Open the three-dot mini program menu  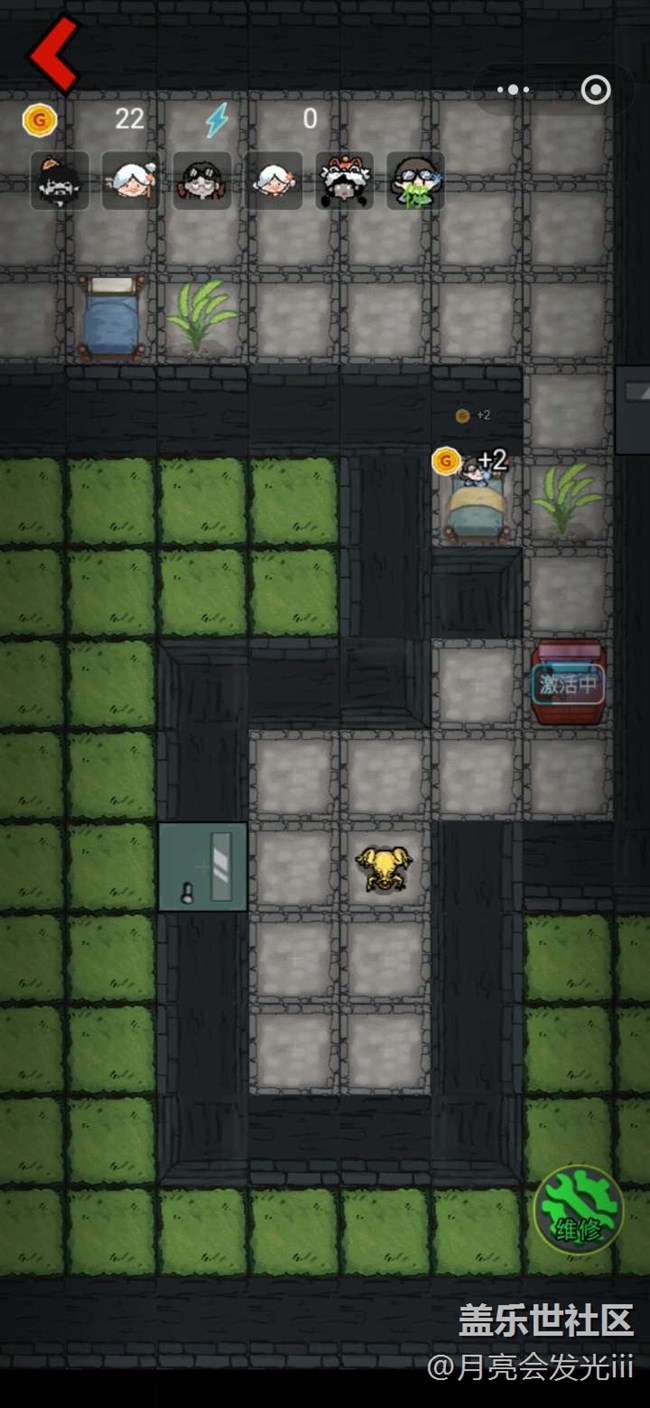(x=513, y=90)
